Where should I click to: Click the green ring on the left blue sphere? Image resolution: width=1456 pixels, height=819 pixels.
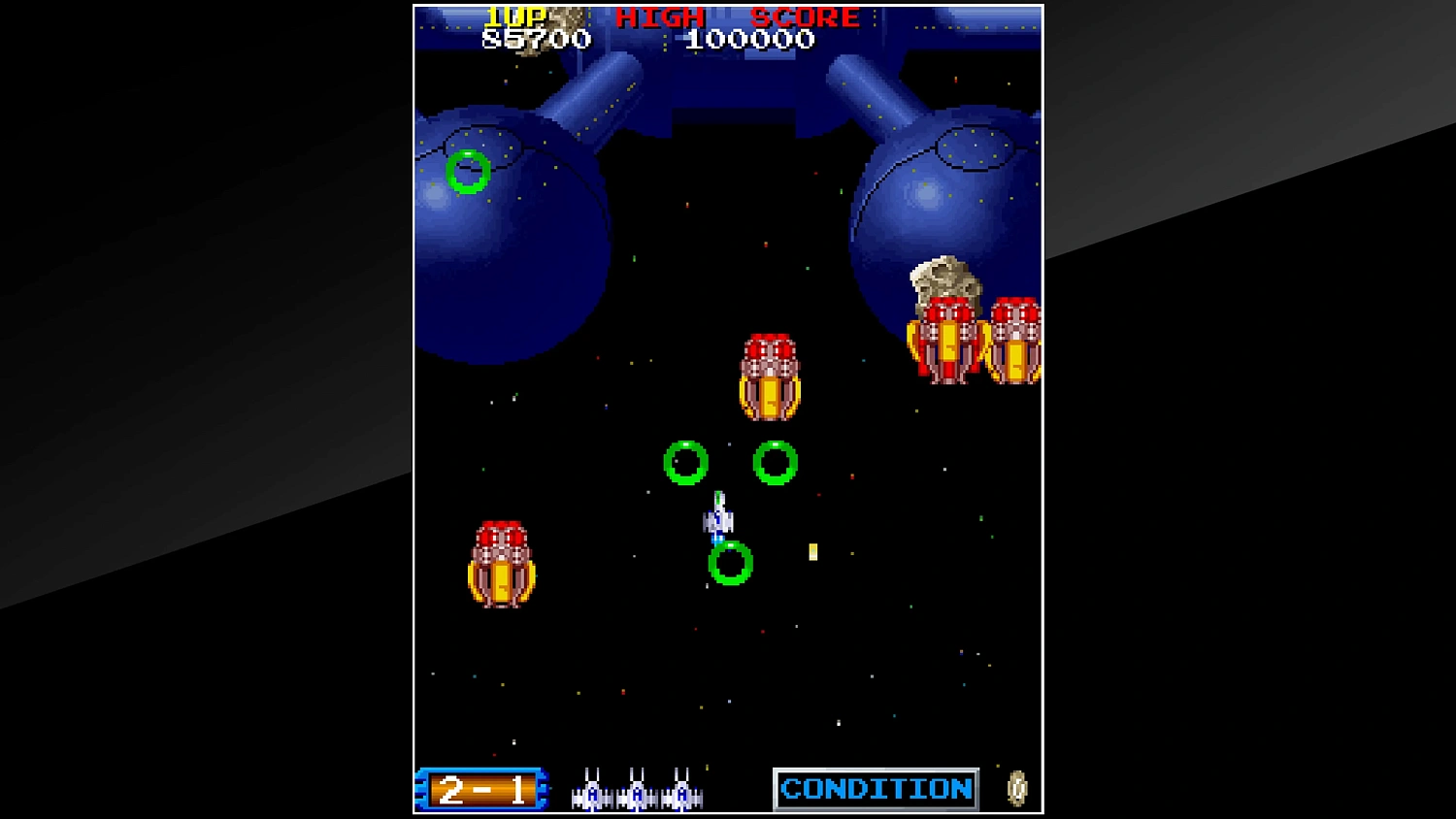[469, 171]
